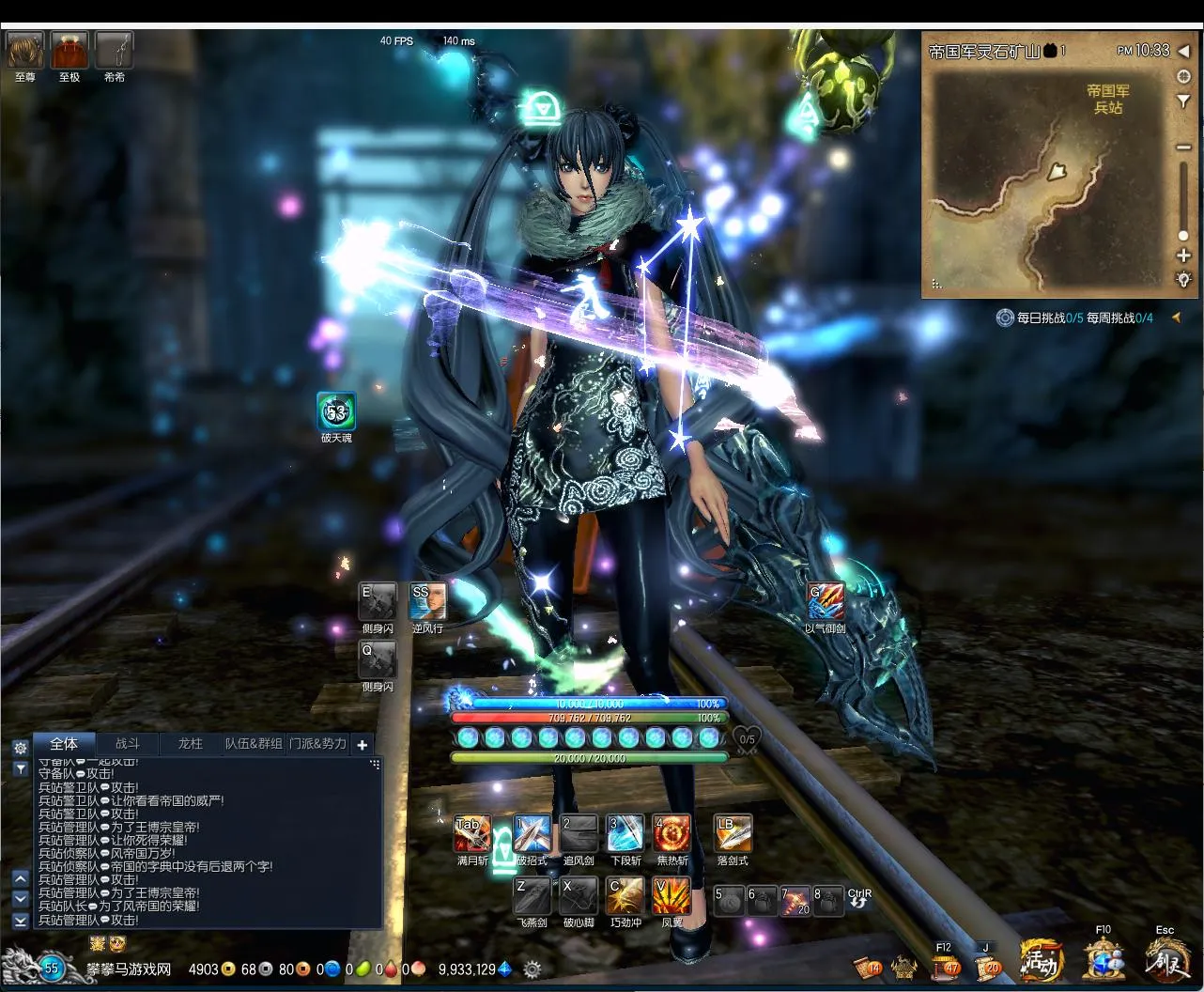Jump chat to the latest message
Viewport: 1204px width, 992px height.
20,921
